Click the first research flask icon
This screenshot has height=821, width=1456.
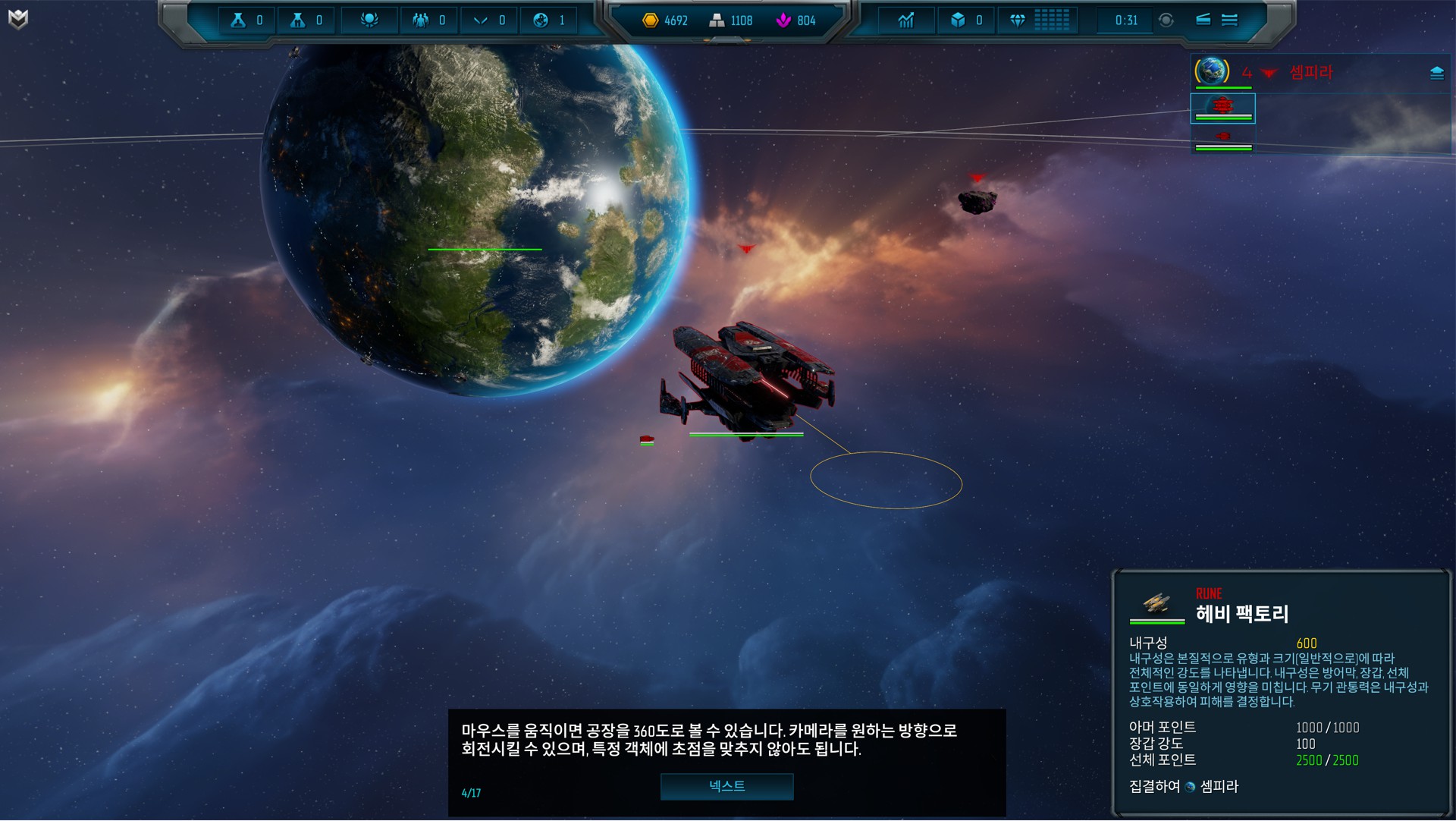tap(238, 20)
